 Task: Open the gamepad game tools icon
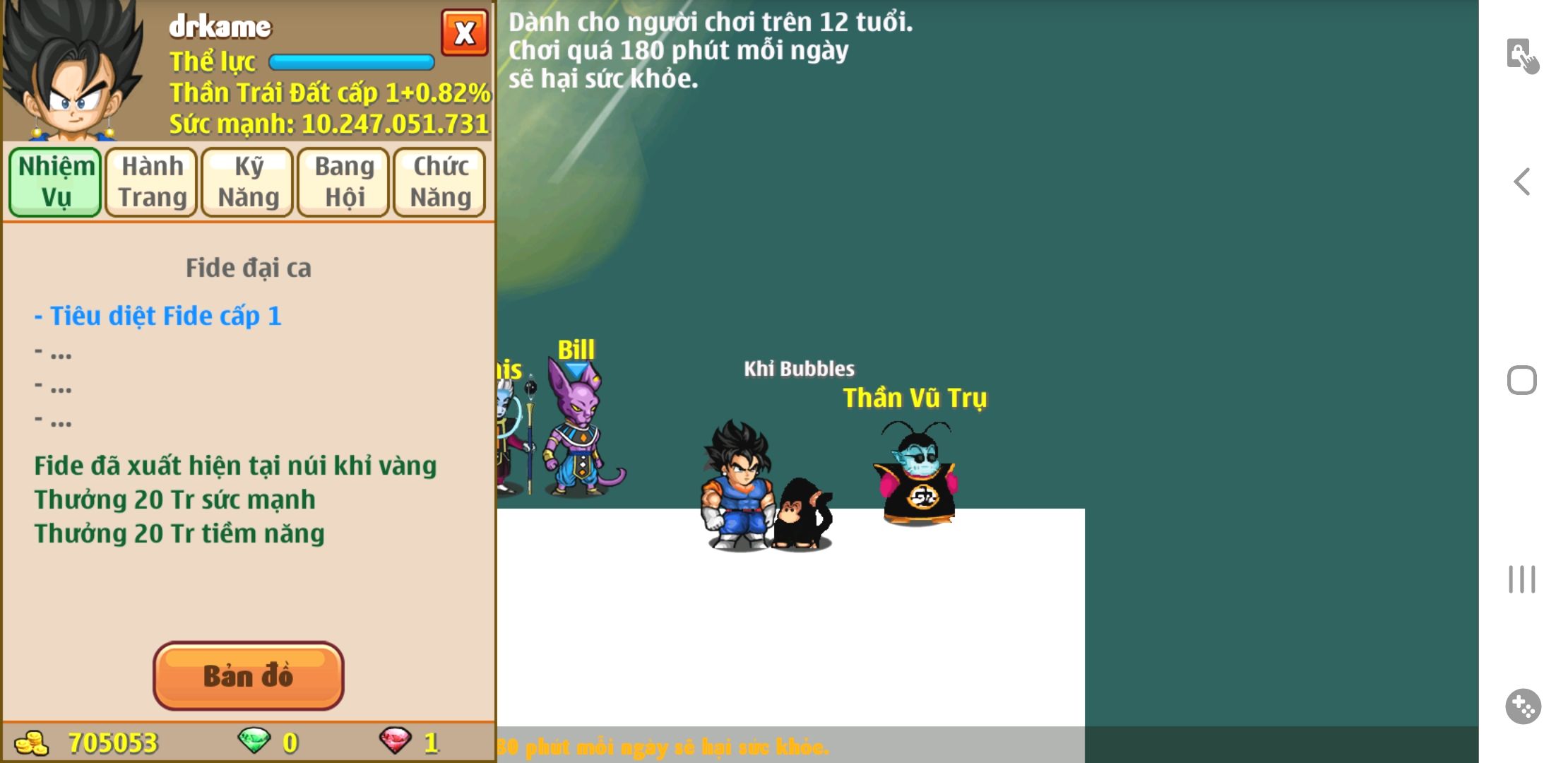[1522, 706]
